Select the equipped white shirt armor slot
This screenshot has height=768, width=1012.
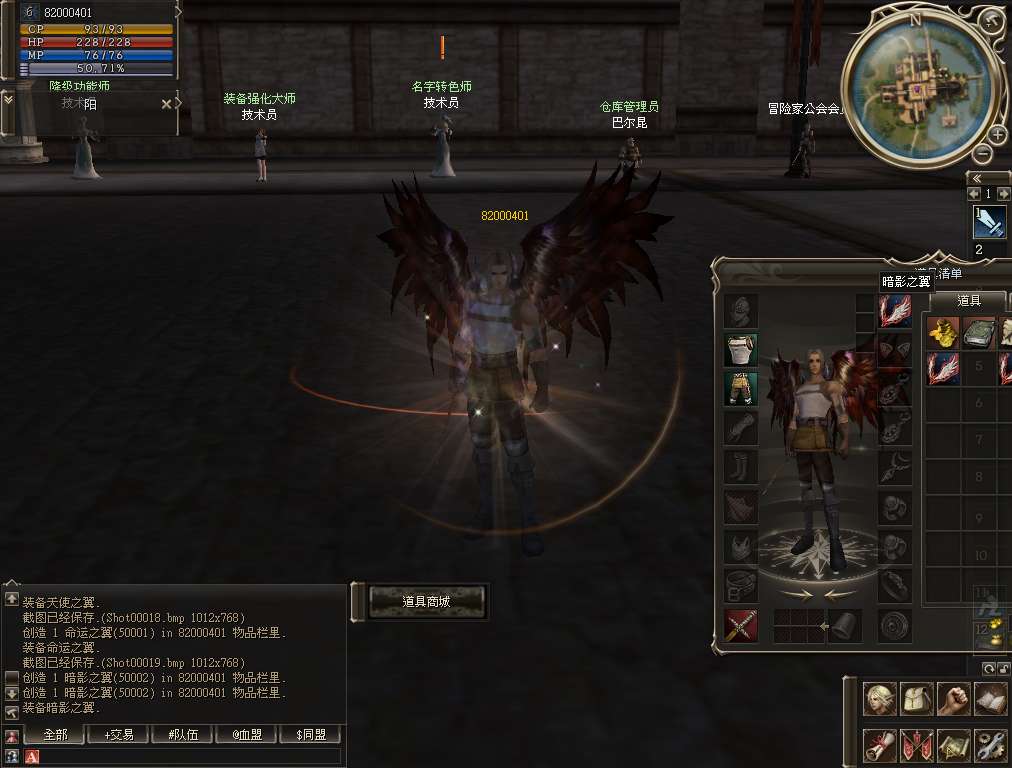pyautogui.click(x=741, y=349)
